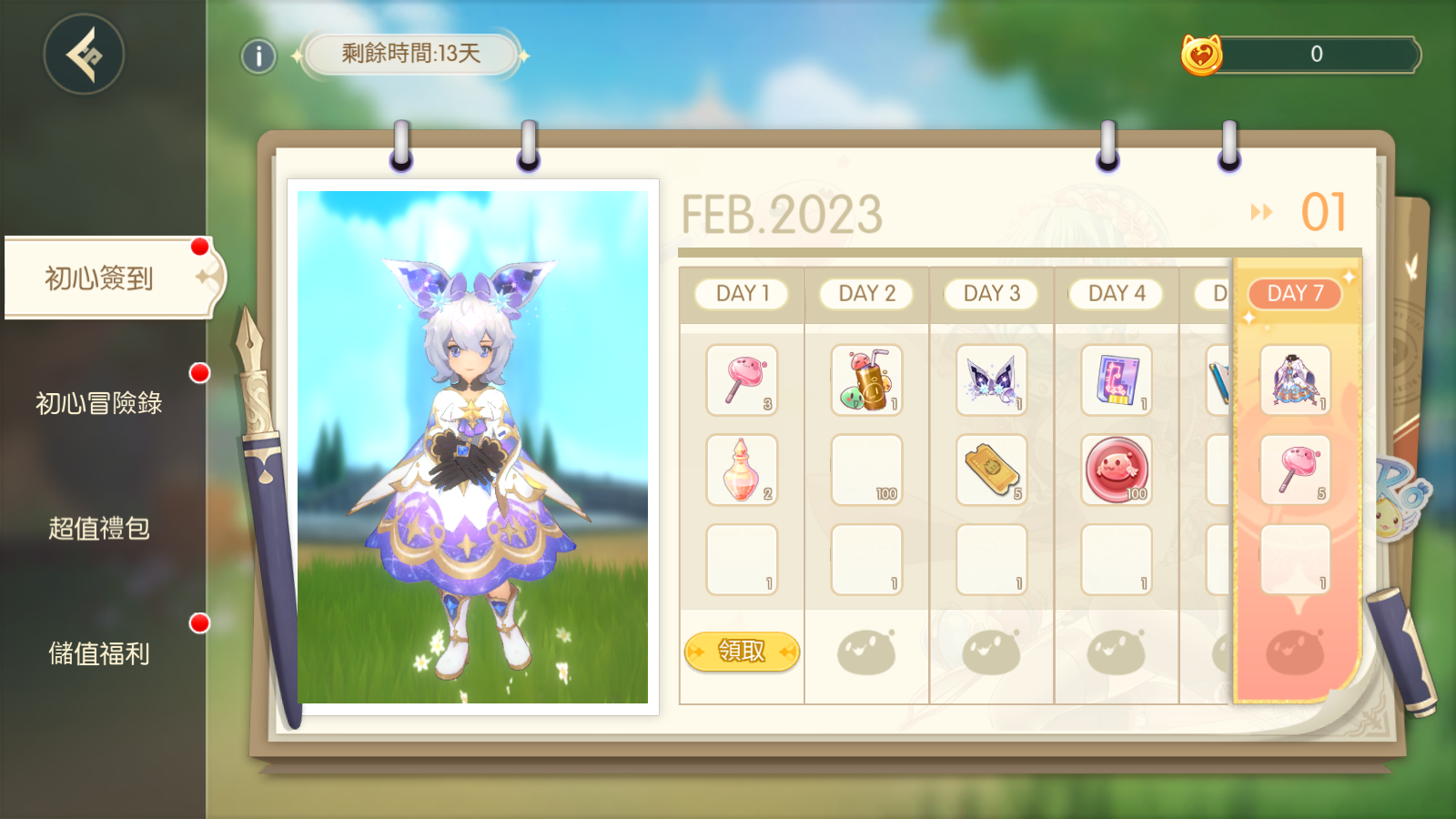1456x819 pixels.
Task: Open the 初心冒險錄 tab
Action: coord(99,403)
